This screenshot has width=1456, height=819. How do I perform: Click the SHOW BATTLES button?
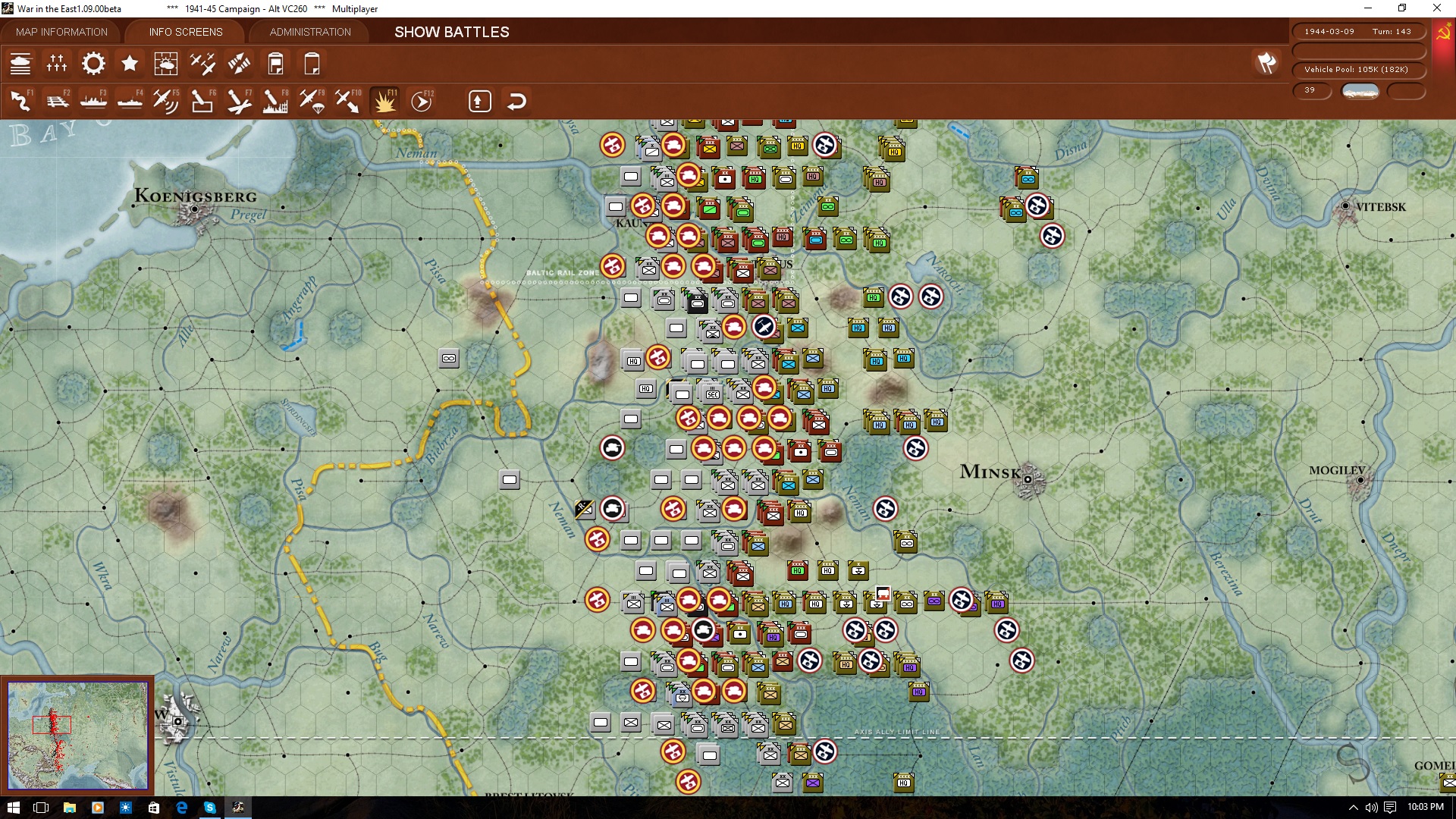coord(451,33)
